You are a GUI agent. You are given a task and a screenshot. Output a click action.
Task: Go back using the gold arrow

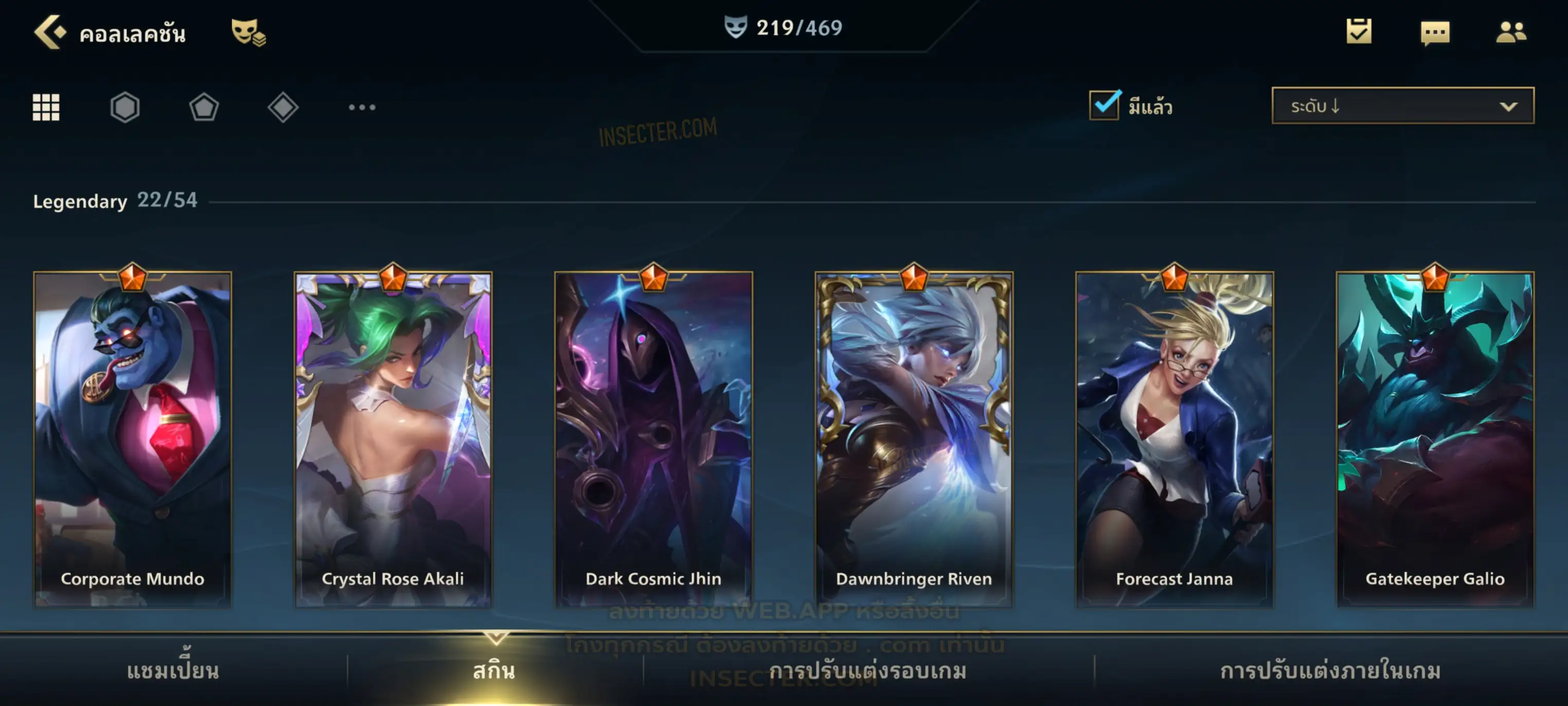[49, 32]
